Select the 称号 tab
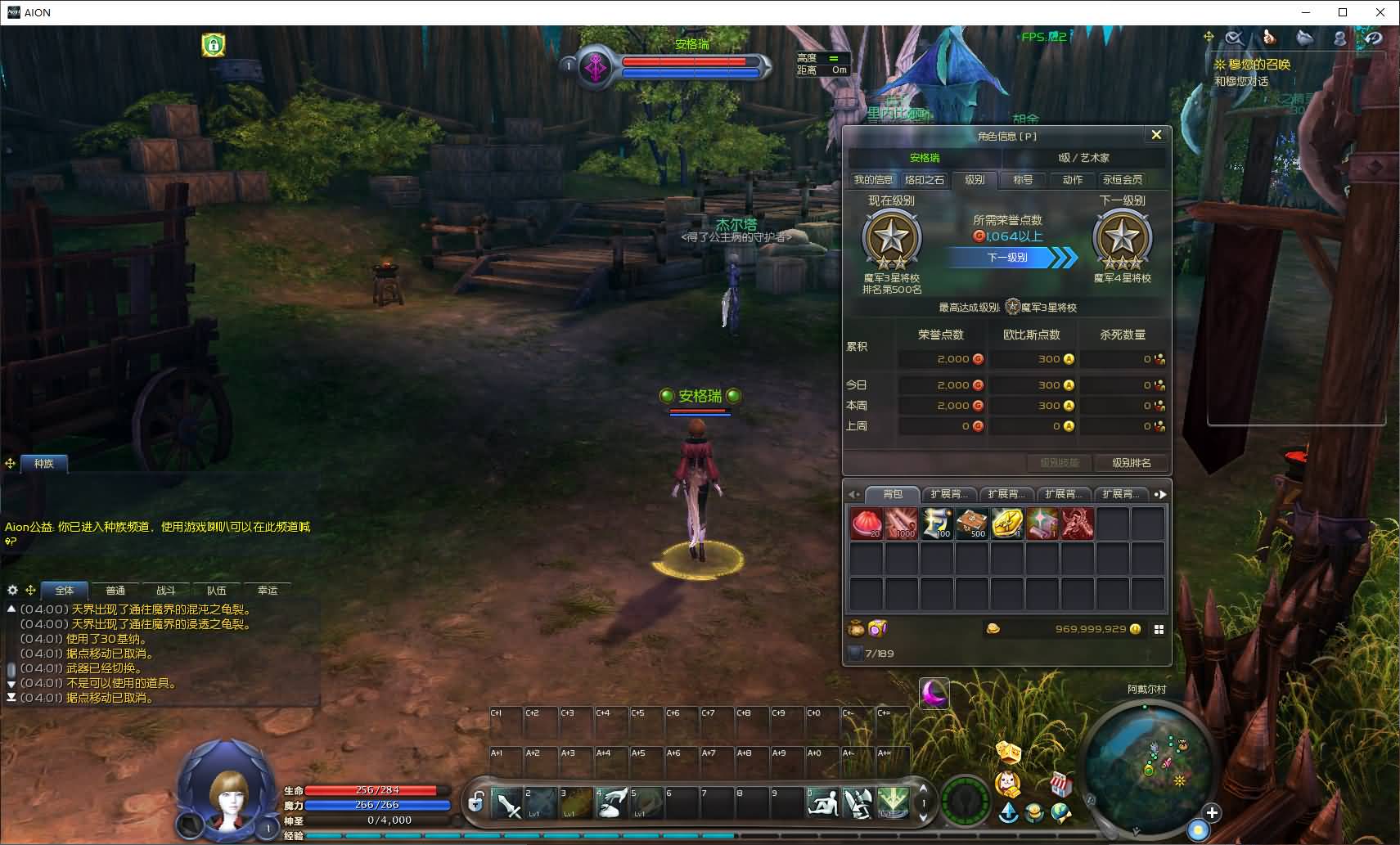Image resolution: width=1400 pixels, height=845 pixels. (x=1023, y=180)
